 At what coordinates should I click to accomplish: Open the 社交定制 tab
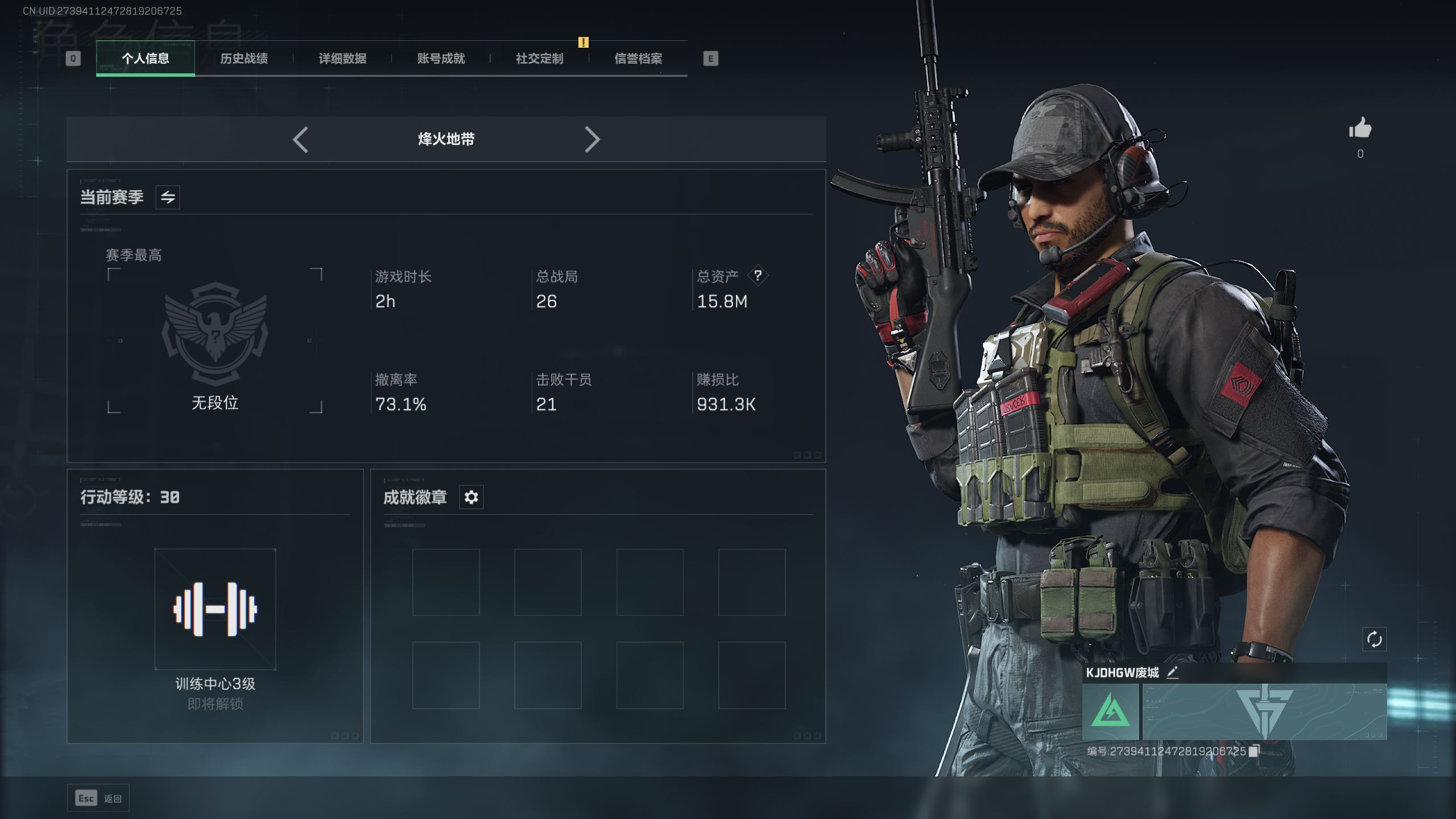pos(539,59)
